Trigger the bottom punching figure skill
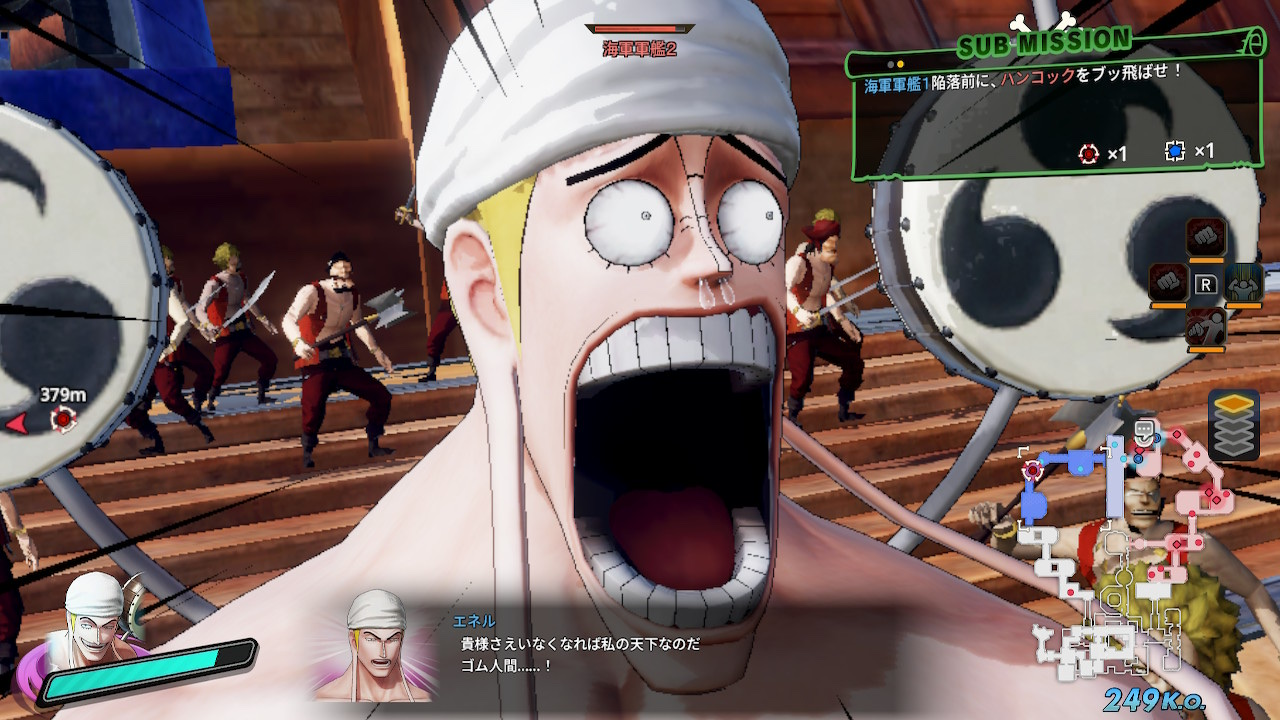Viewport: 1280px width, 720px height. [1205, 328]
